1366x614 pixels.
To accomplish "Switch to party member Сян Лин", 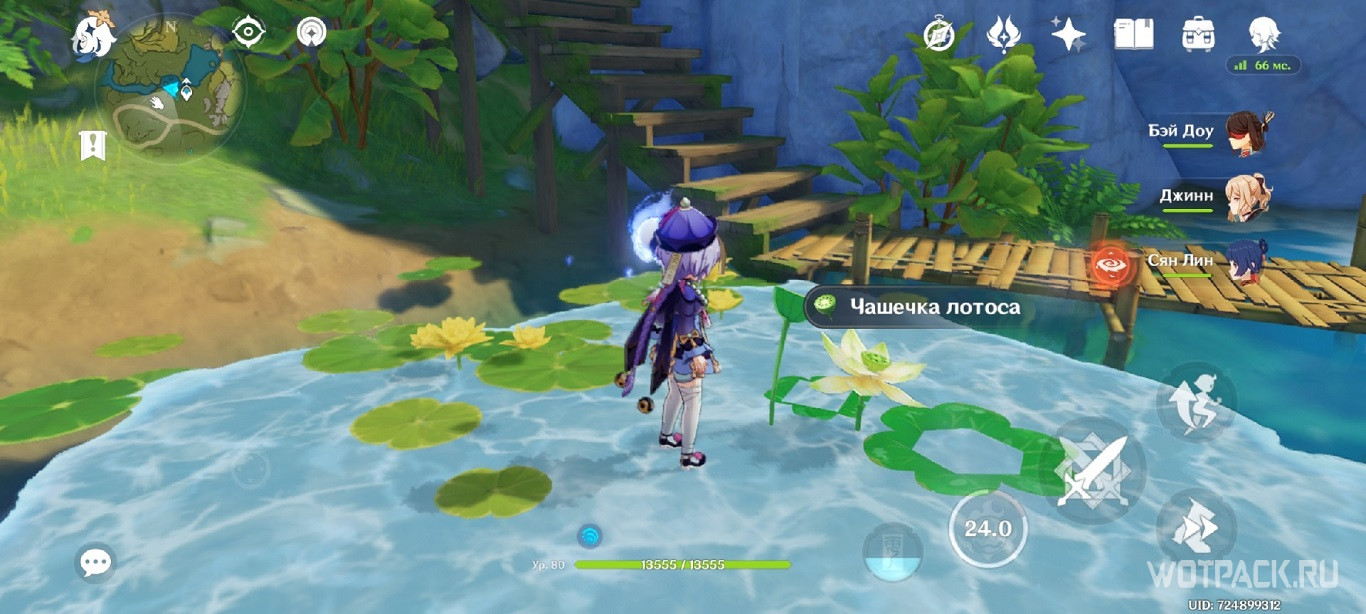I will coord(1244,262).
